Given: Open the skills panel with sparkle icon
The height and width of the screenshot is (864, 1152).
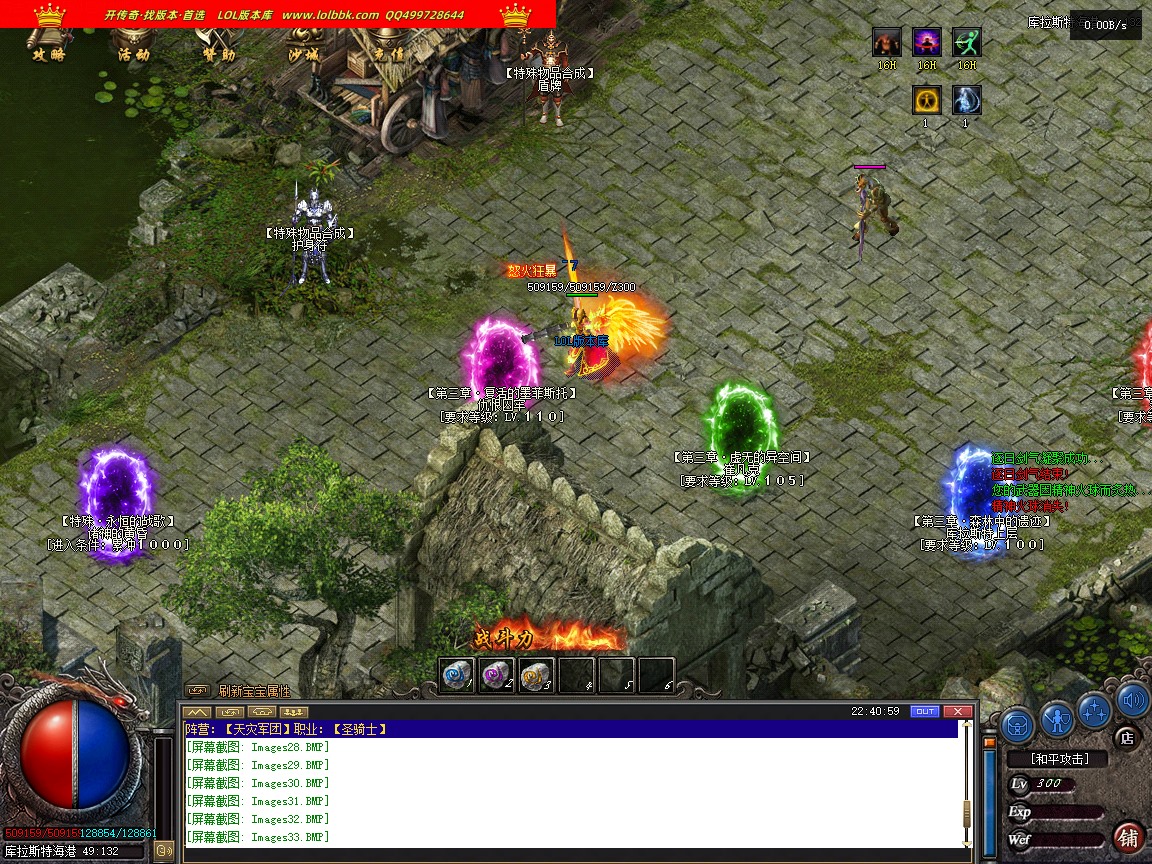Looking at the screenshot, I should click(x=1095, y=710).
